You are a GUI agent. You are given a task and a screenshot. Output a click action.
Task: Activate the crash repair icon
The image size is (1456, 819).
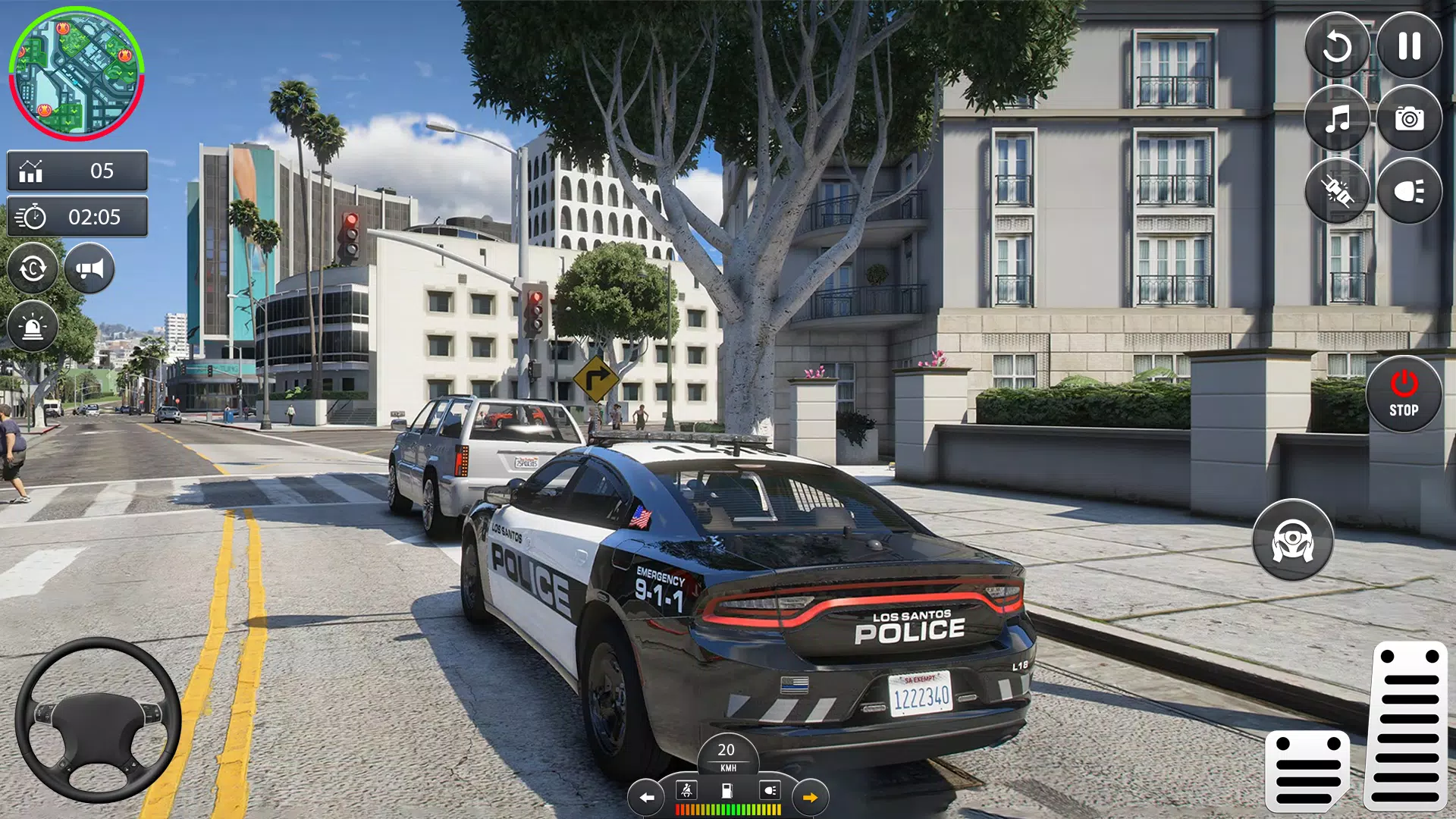point(1338,190)
